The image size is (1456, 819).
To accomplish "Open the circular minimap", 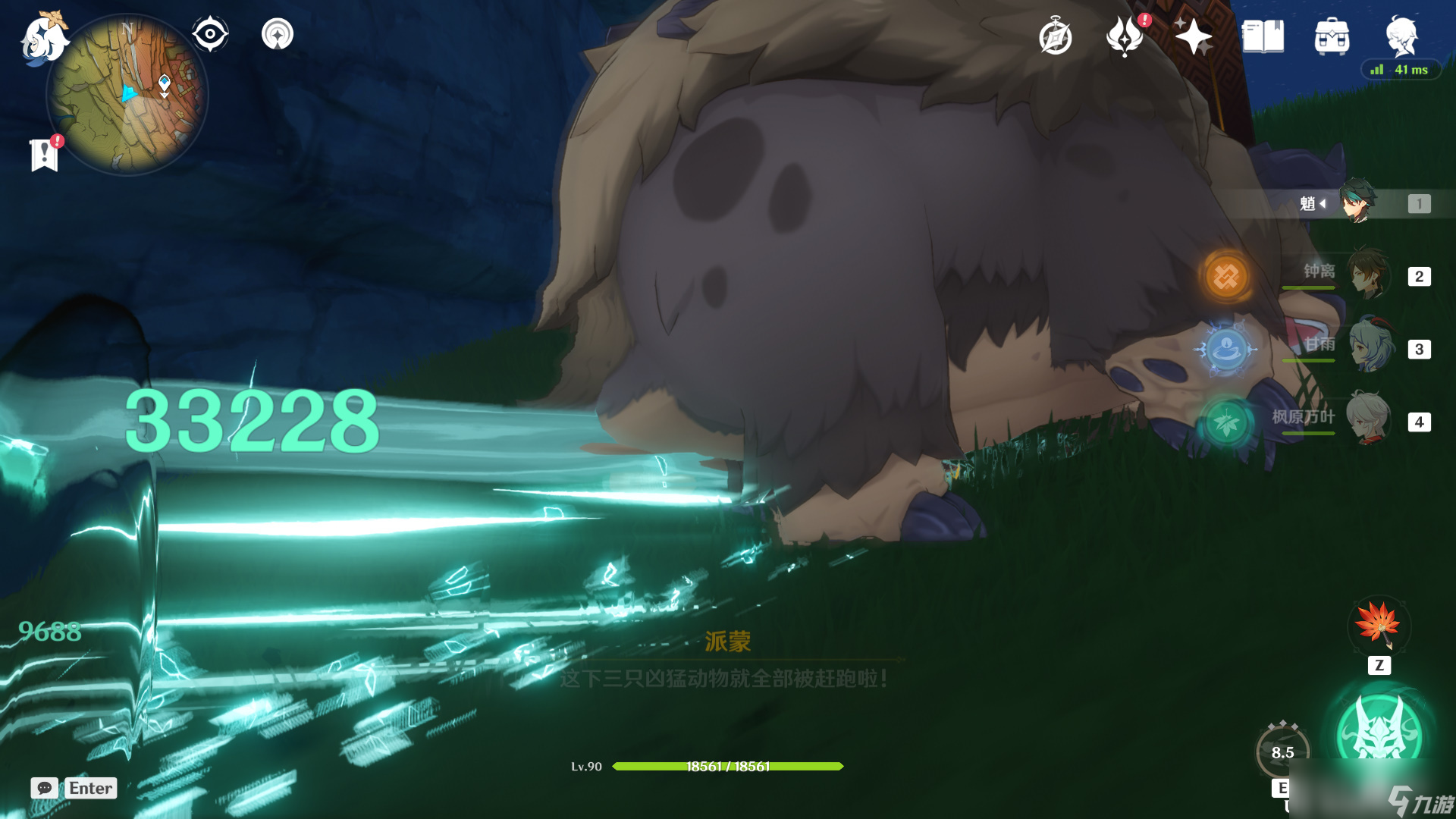I will pos(127,95).
